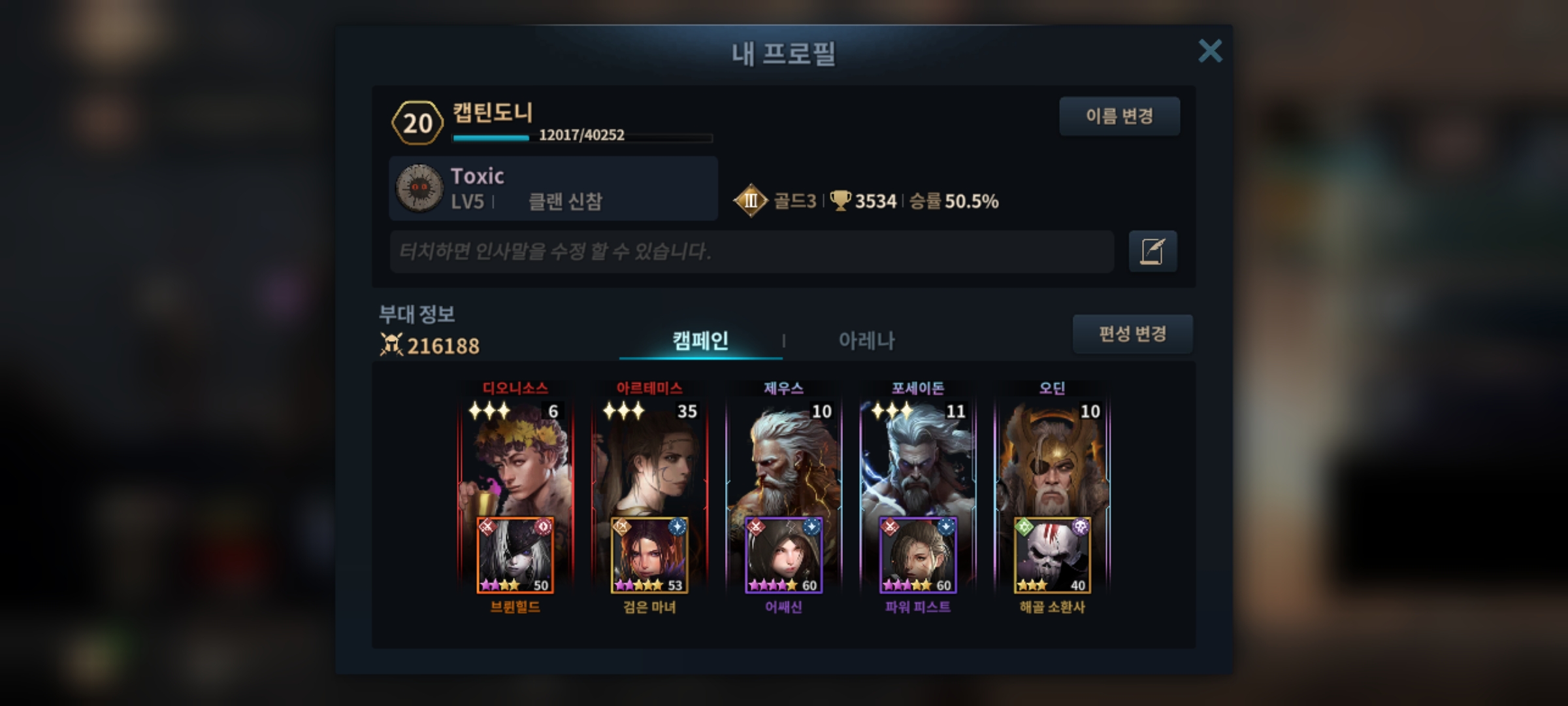Image resolution: width=1568 pixels, height=706 pixels.
Task: Edit the greeting message text field
Action: pos(751,252)
